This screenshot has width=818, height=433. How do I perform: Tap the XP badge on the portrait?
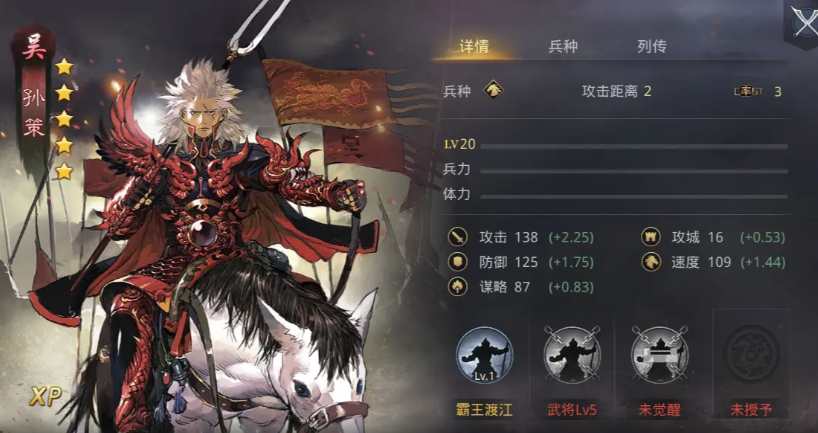click(46, 394)
